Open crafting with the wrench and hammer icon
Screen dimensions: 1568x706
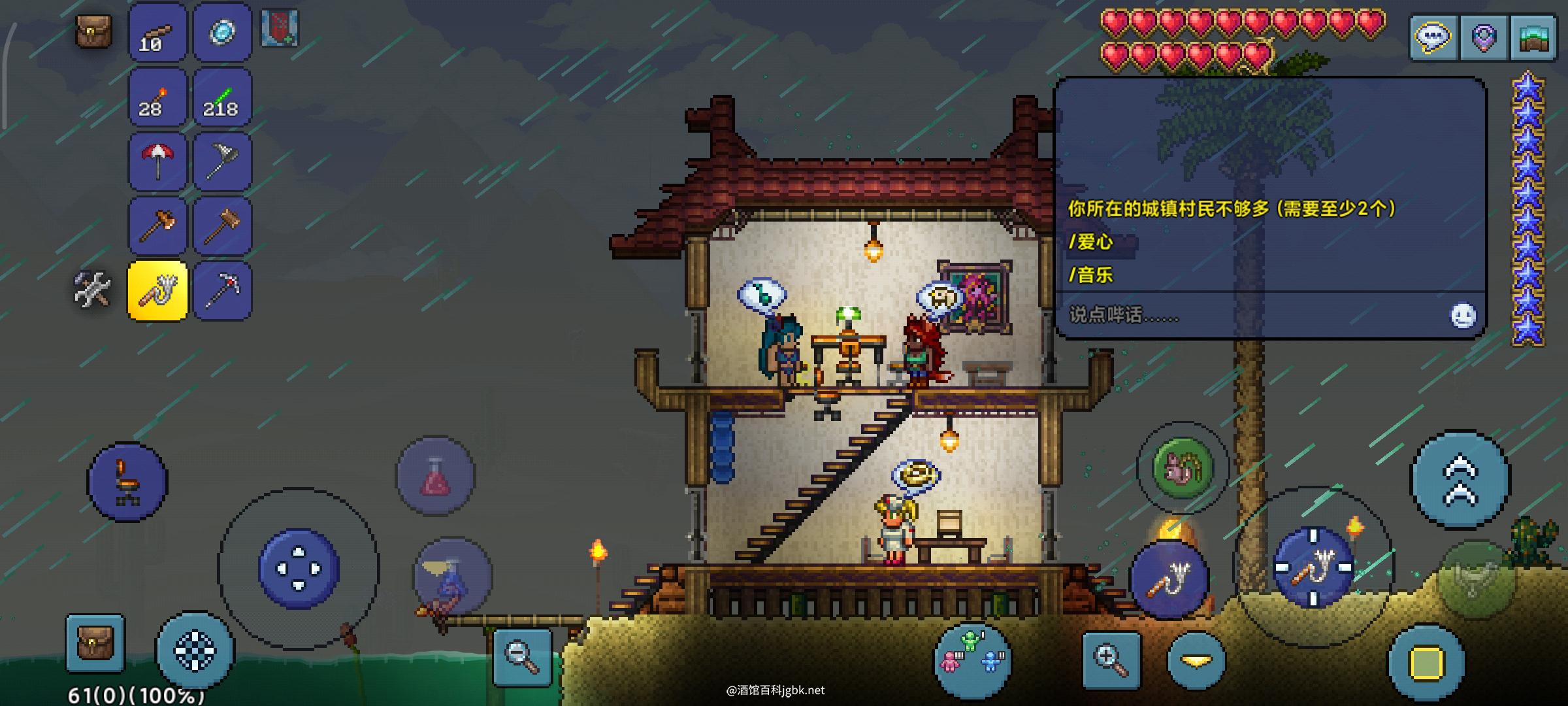pos(92,290)
